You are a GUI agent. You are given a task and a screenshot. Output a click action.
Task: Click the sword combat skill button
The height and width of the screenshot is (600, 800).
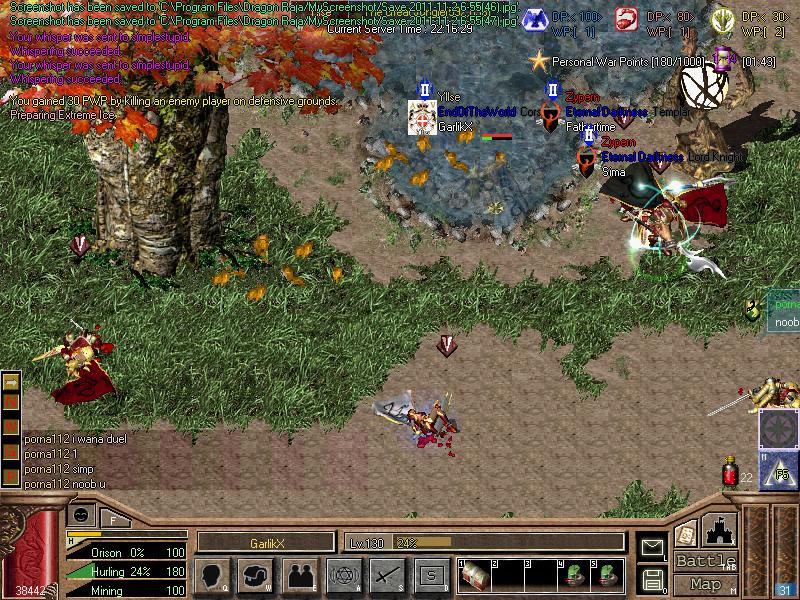[x=387, y=575]
